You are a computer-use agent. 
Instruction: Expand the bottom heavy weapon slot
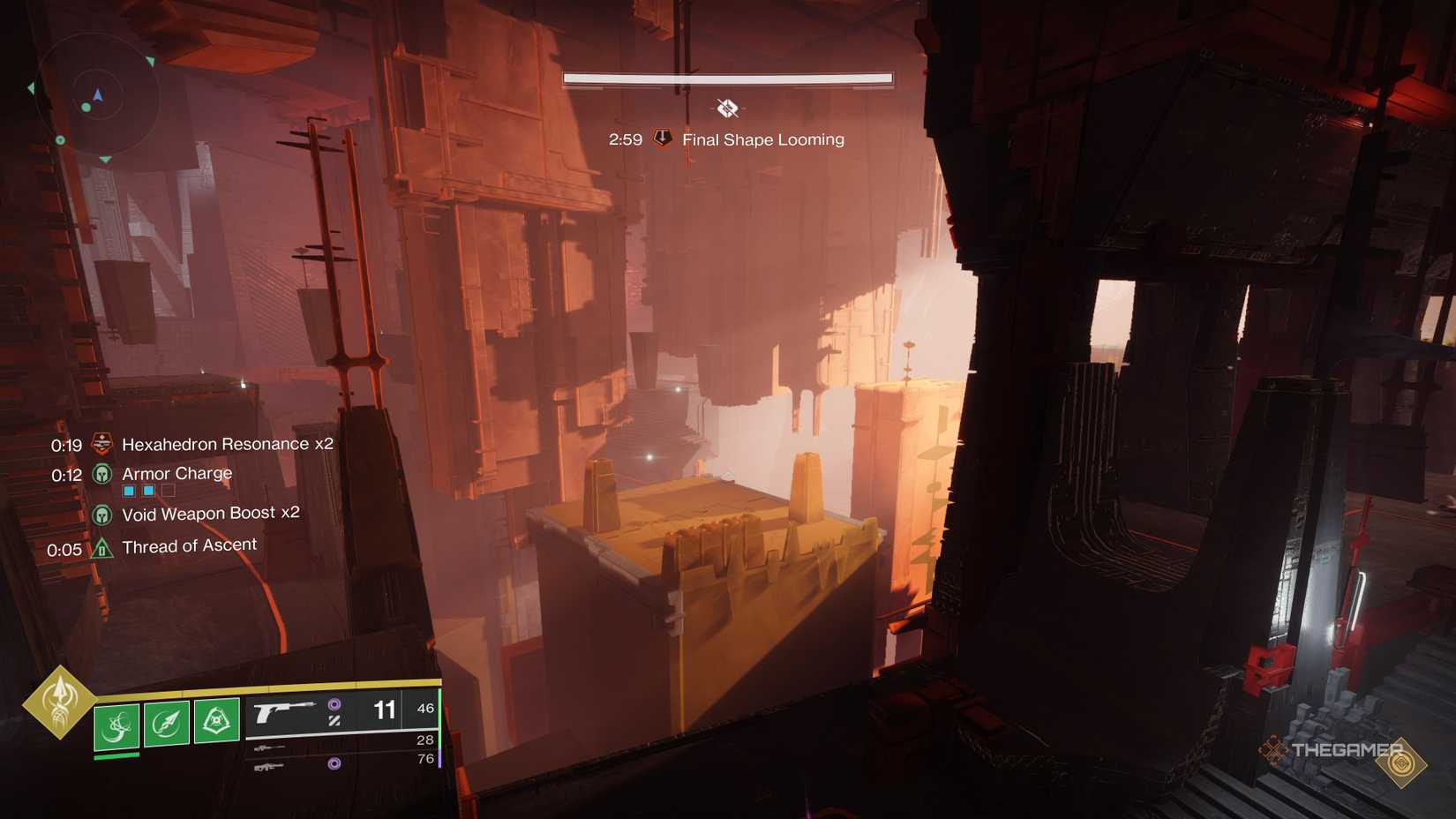pyautogui.click(x=267, y=768)
